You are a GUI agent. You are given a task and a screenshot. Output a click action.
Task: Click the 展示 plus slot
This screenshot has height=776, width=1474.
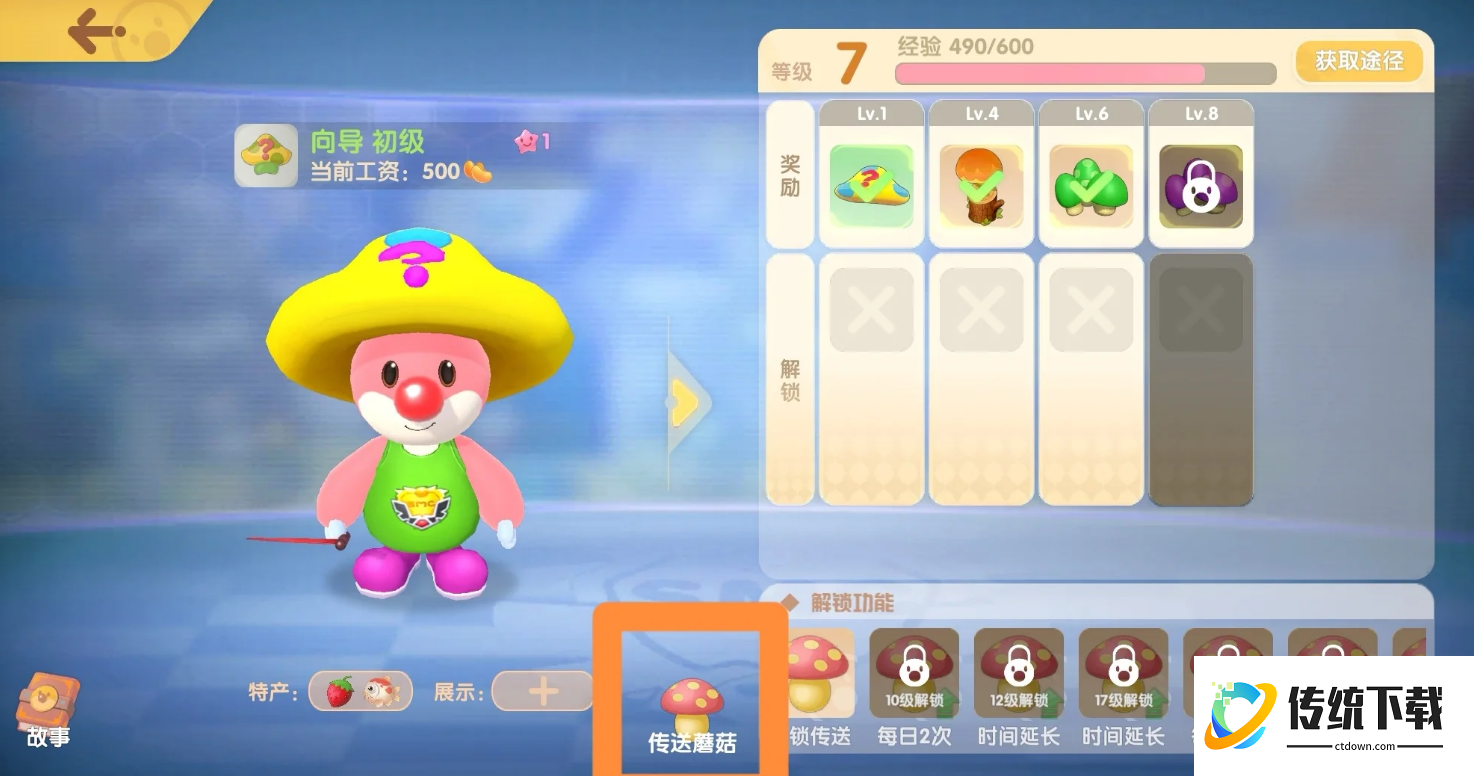[541, 691]
